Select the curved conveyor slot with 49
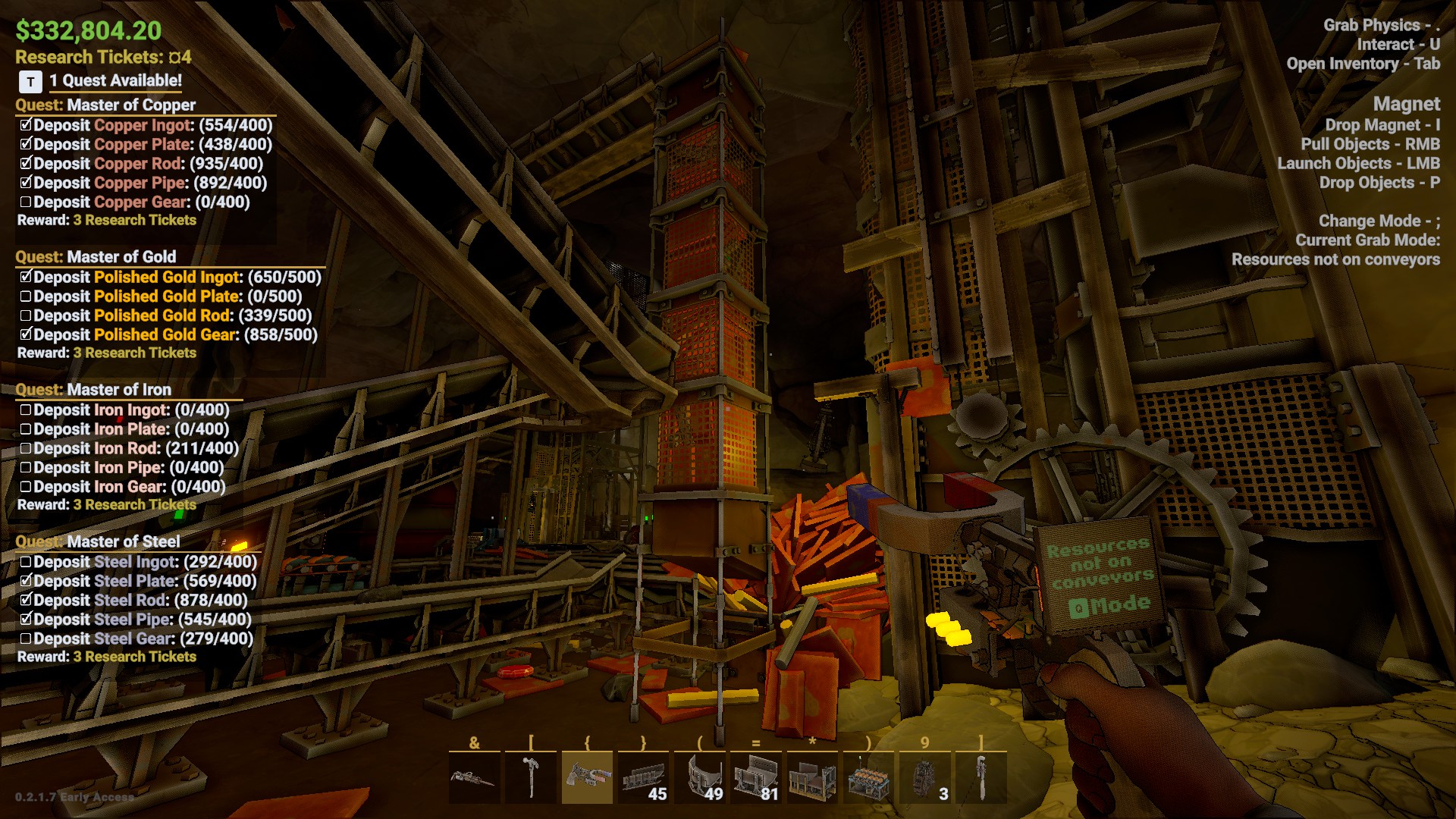The width and height of the screenshot is (1456, 819). click(x=699, y=777)
